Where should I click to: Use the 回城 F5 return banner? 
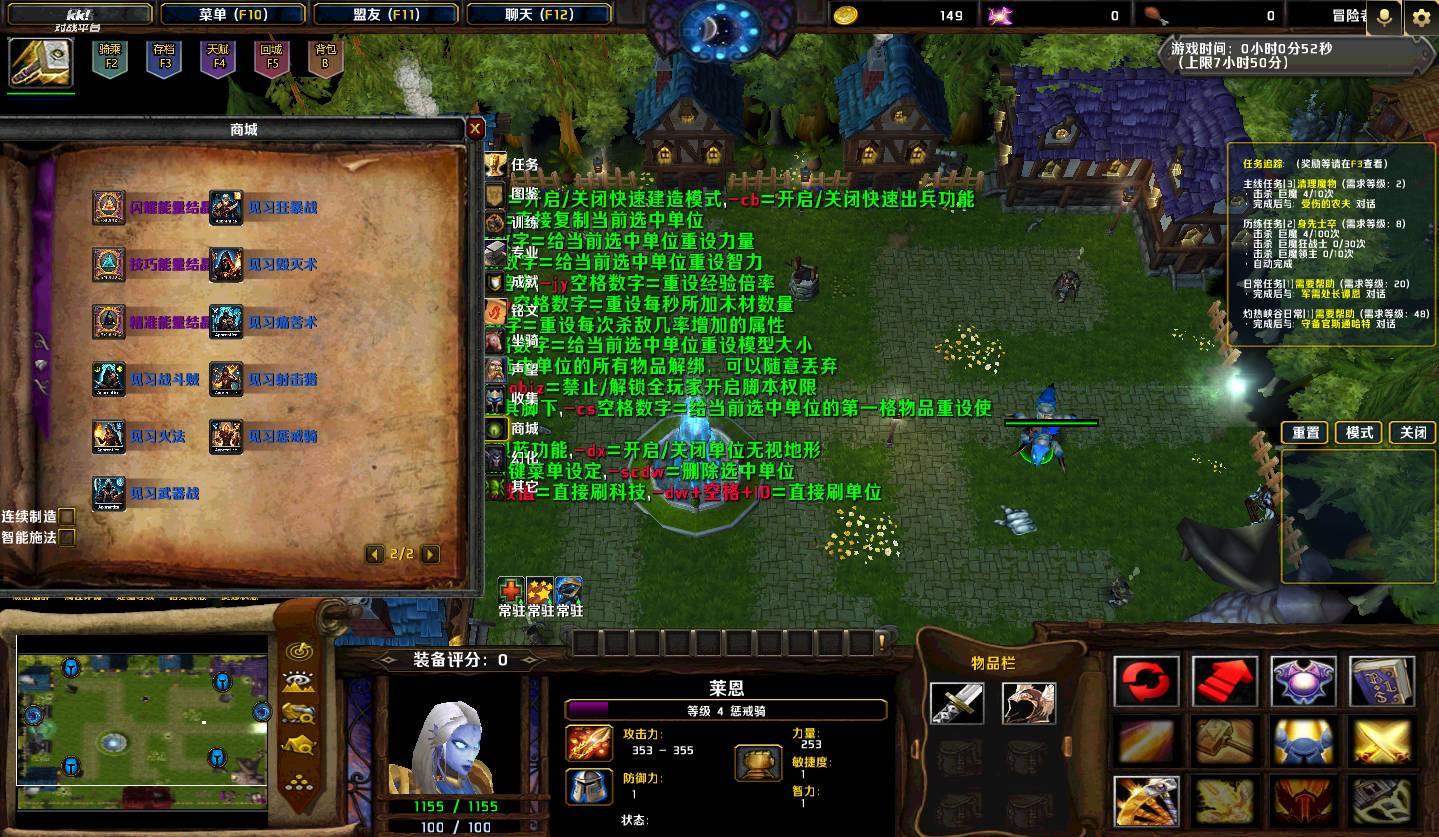tap(271, 57)
